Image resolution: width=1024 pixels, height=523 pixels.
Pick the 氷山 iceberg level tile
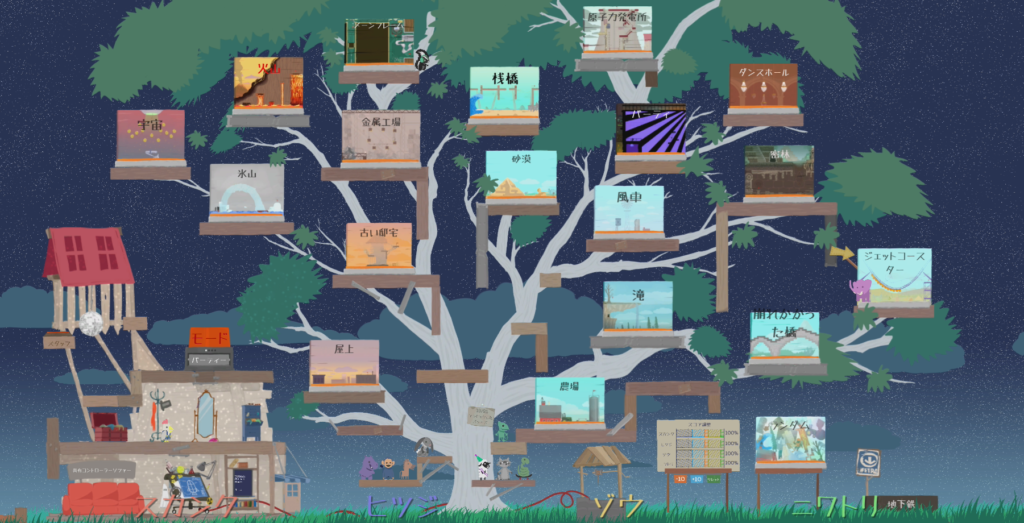point(246,192)
